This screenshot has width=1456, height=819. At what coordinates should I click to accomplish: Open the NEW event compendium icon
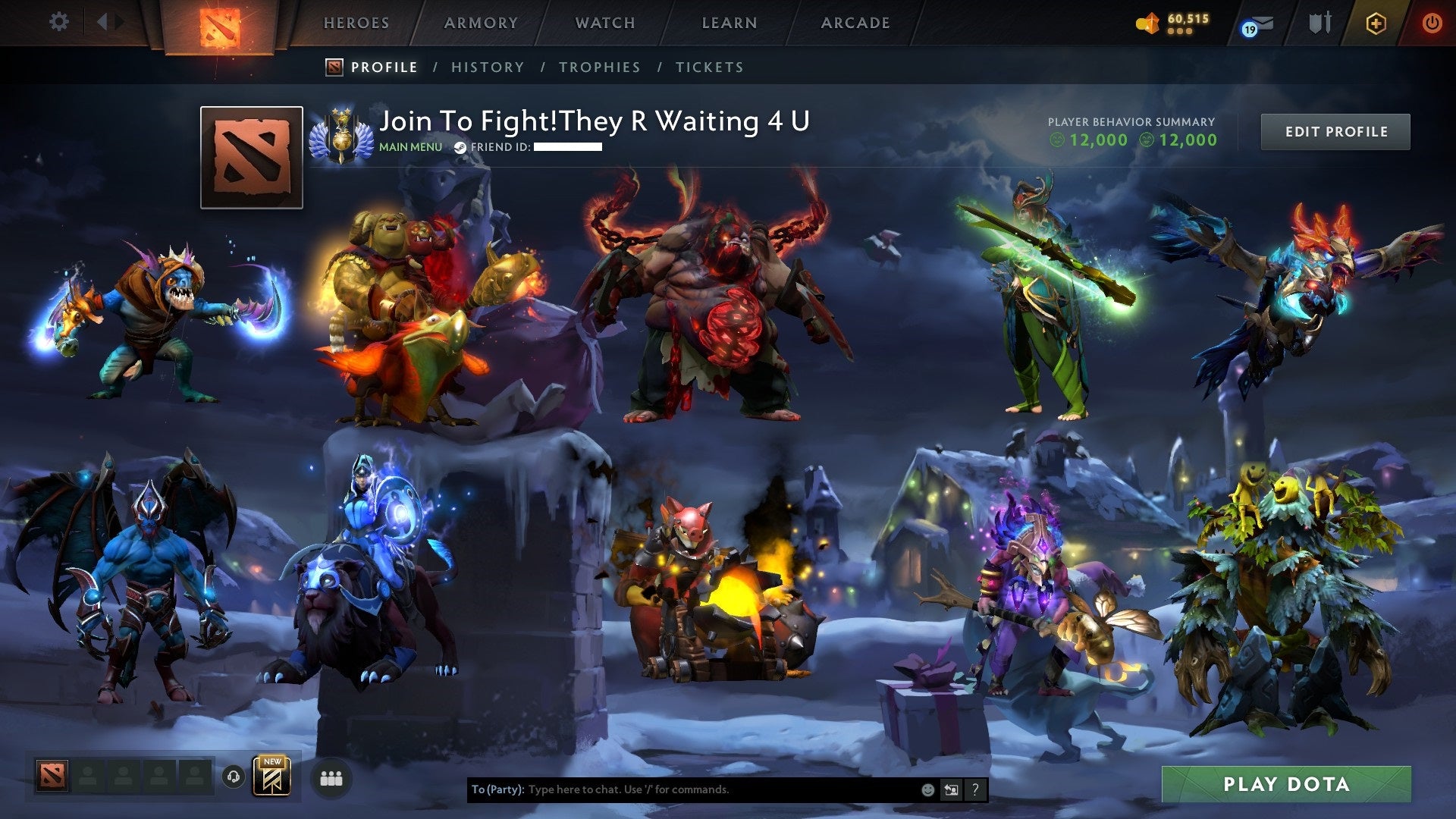click(273, 777)
